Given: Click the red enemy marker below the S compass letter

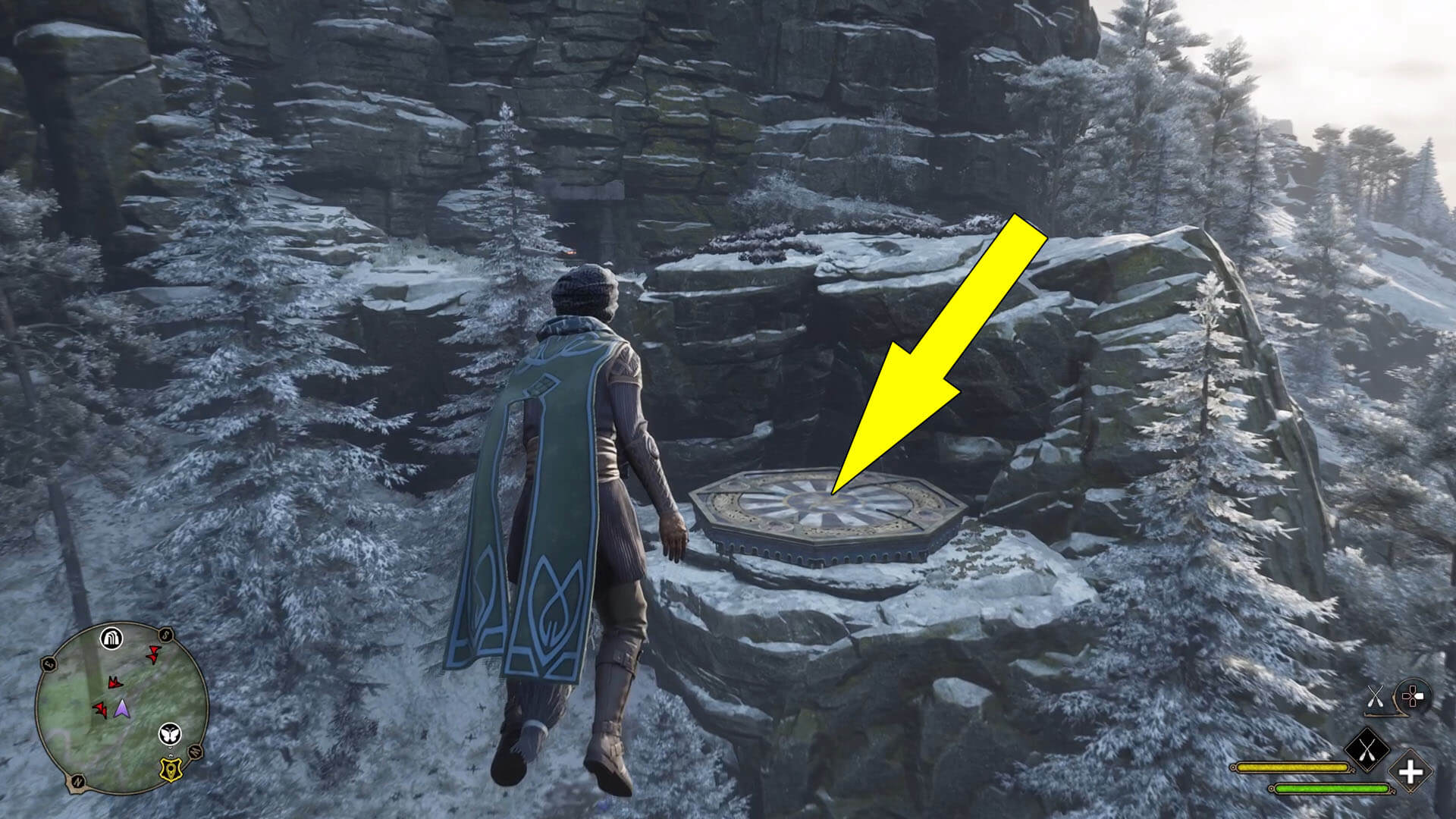Looking at the screenshot, I should click(152, 656).
